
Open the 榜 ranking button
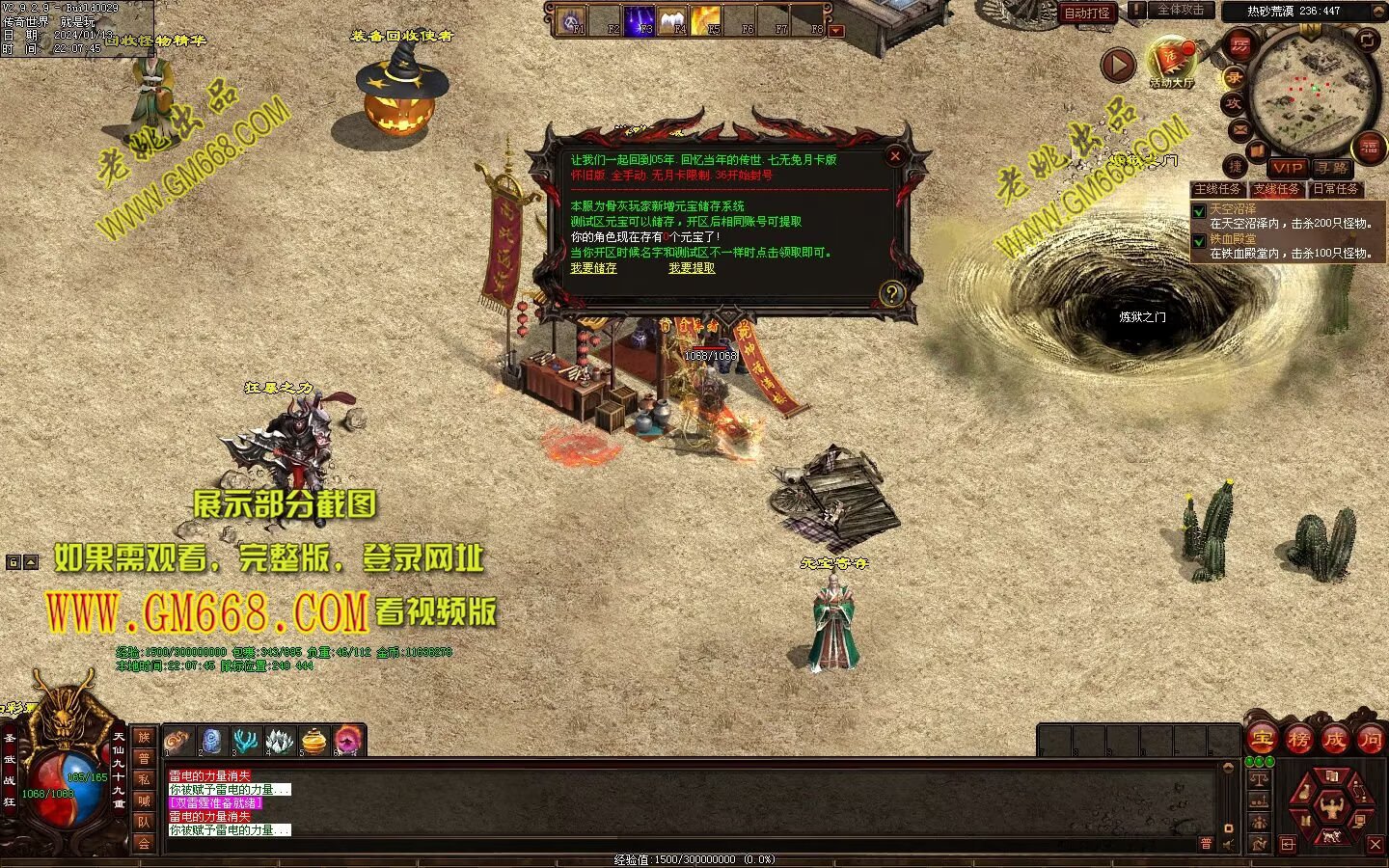(x=1298, y=740)
